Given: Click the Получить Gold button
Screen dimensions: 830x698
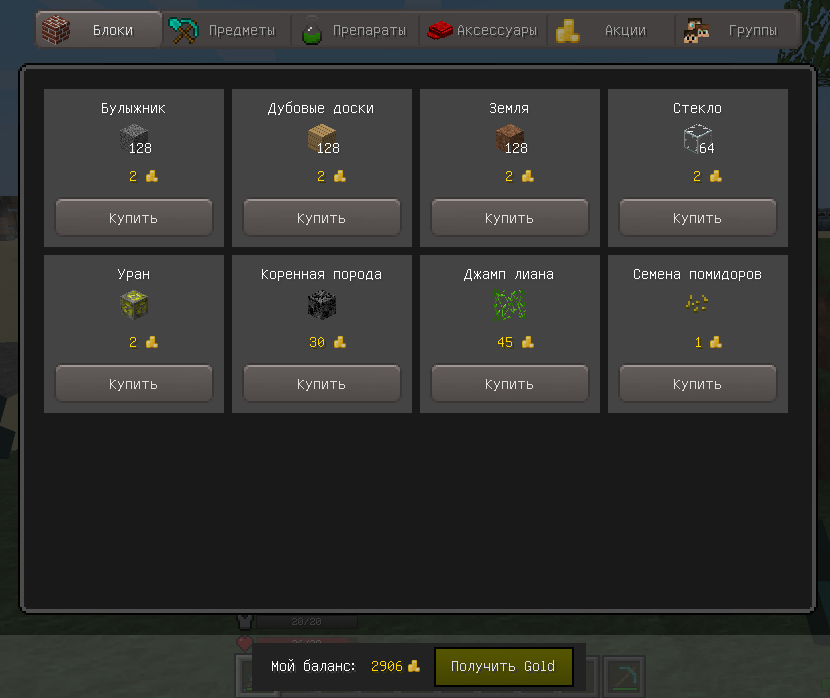Looking at the screenshot, I should (x=503, y=666).
